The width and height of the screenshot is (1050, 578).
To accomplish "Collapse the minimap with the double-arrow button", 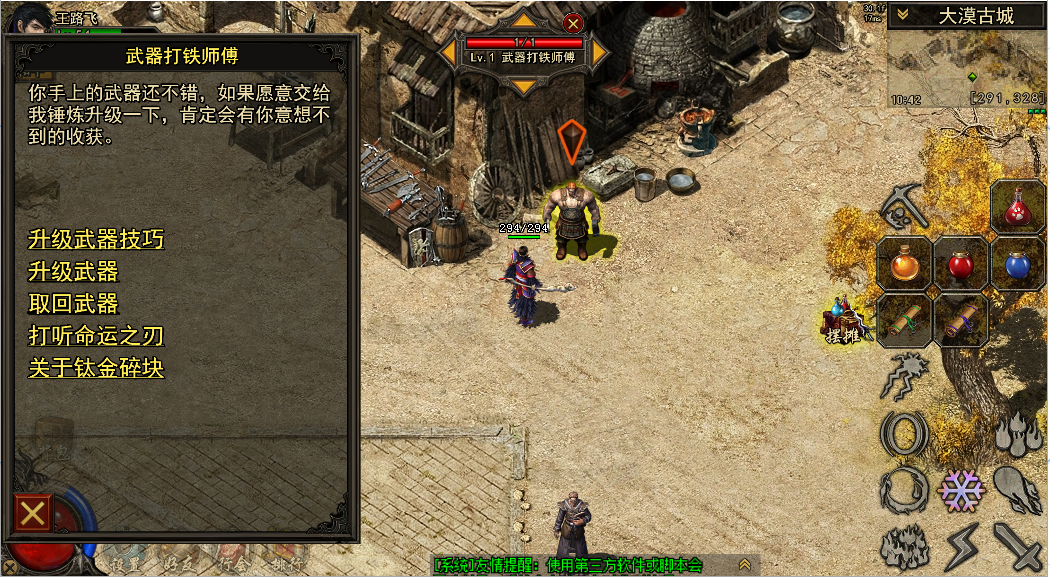I will (x=902, y=15).
